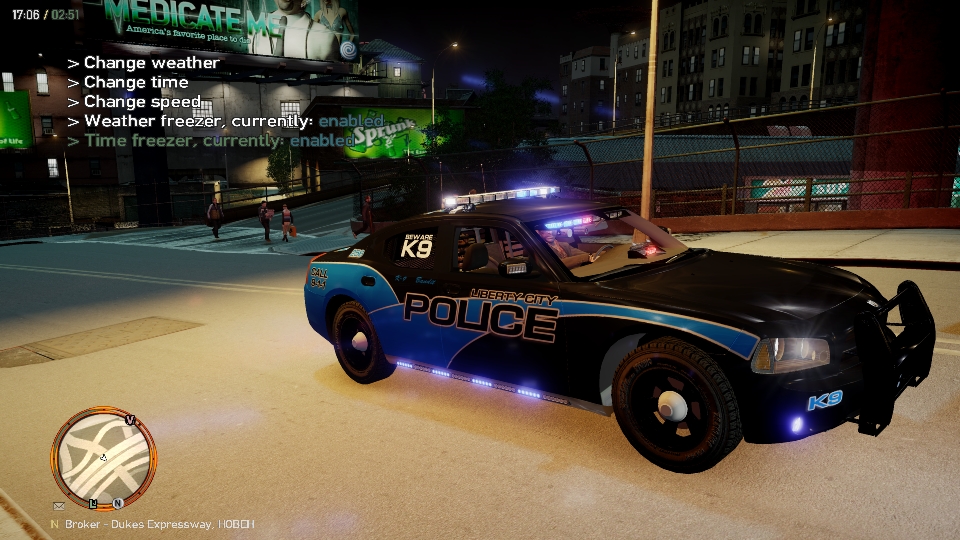The height and width of the screenshot is (540, 960).
Task: Select the Change time option
Action: point(135,82)
